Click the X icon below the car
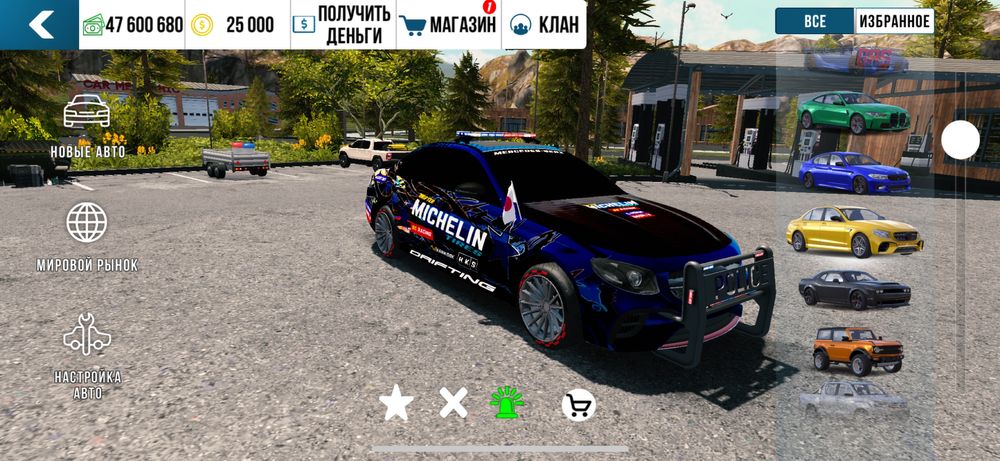The width and height of the screenshot is (1000, 461). click(x=453, y=403)
